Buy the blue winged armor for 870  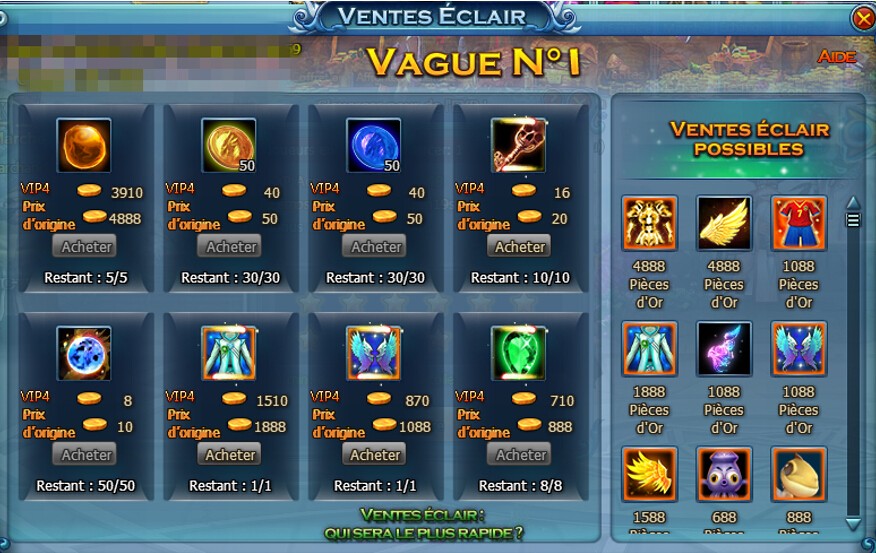click(x=375, y=454)
